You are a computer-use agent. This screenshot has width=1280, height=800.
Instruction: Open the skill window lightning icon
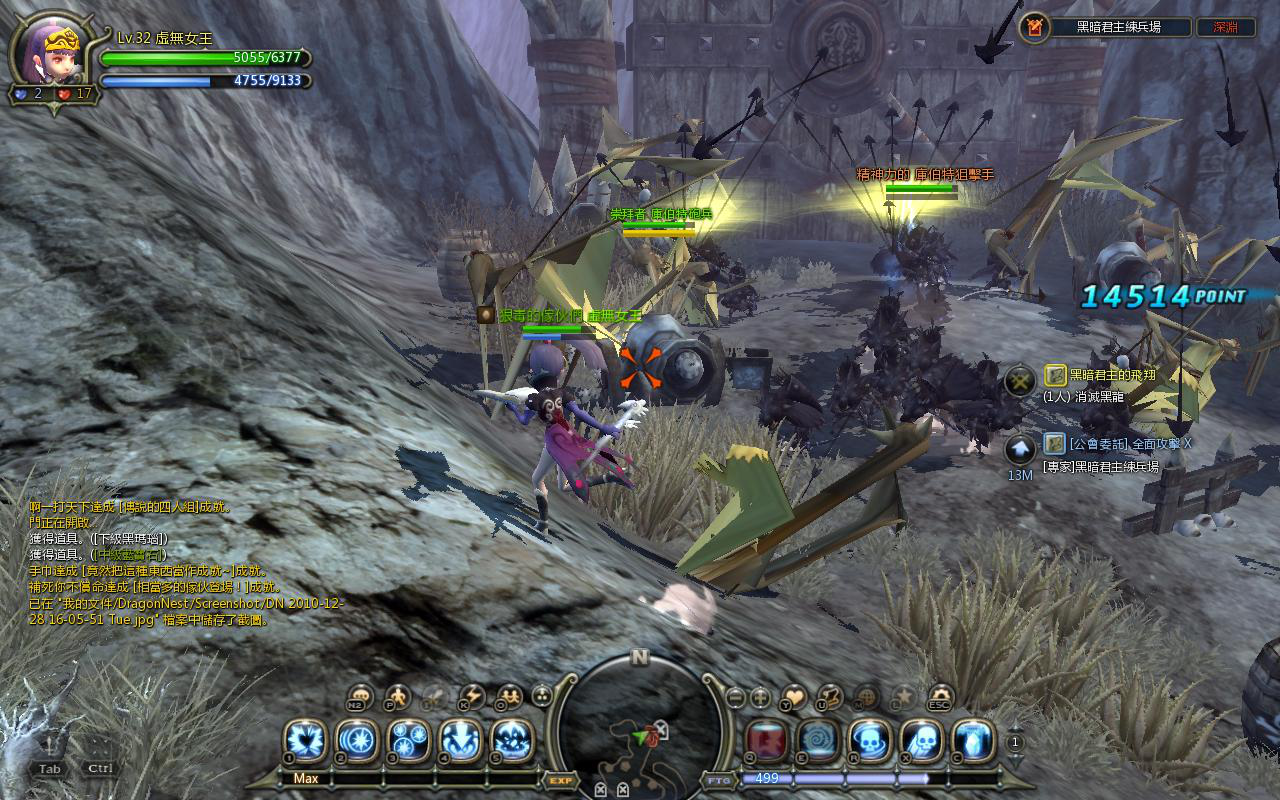[x=471, y=696]
